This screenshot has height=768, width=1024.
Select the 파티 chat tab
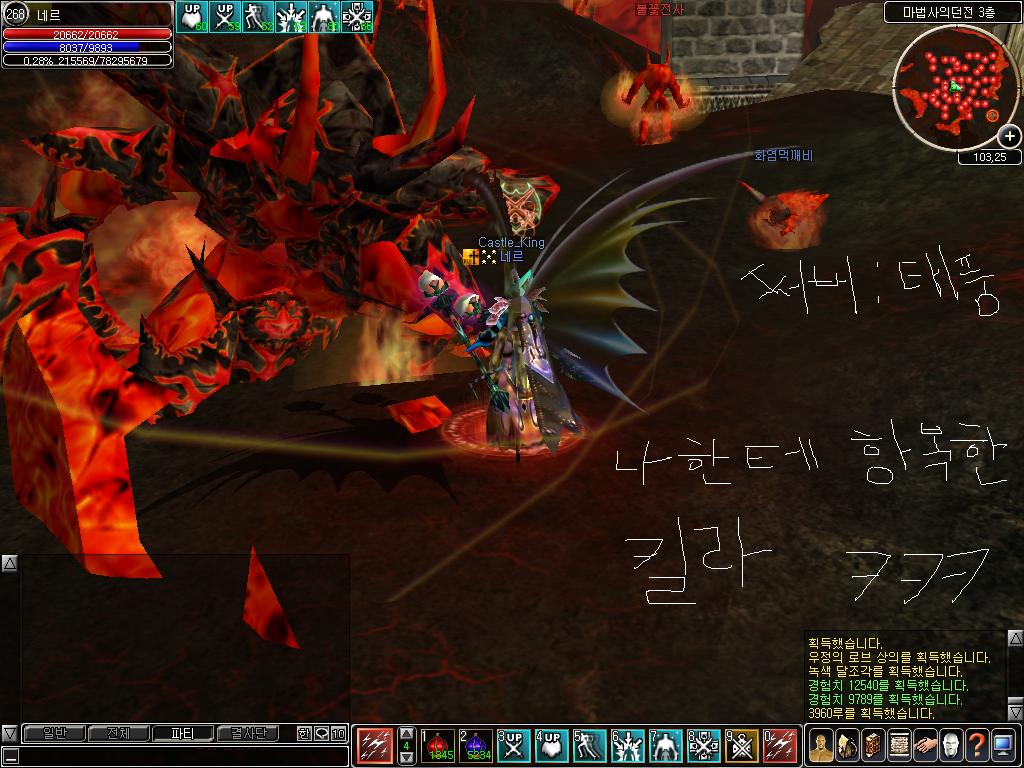(183, 733)
